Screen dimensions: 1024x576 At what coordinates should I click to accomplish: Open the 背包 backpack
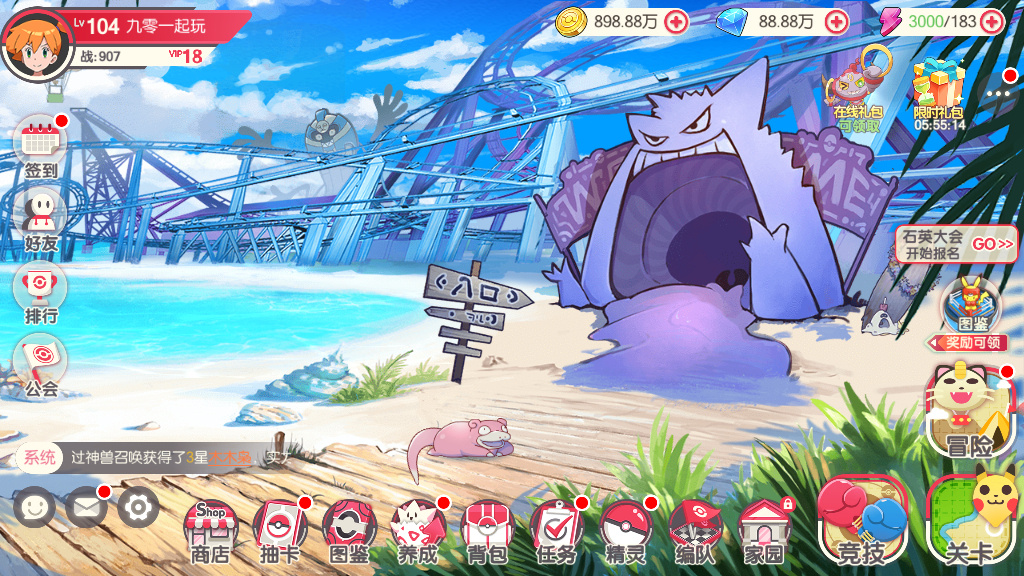click(488, 531)
